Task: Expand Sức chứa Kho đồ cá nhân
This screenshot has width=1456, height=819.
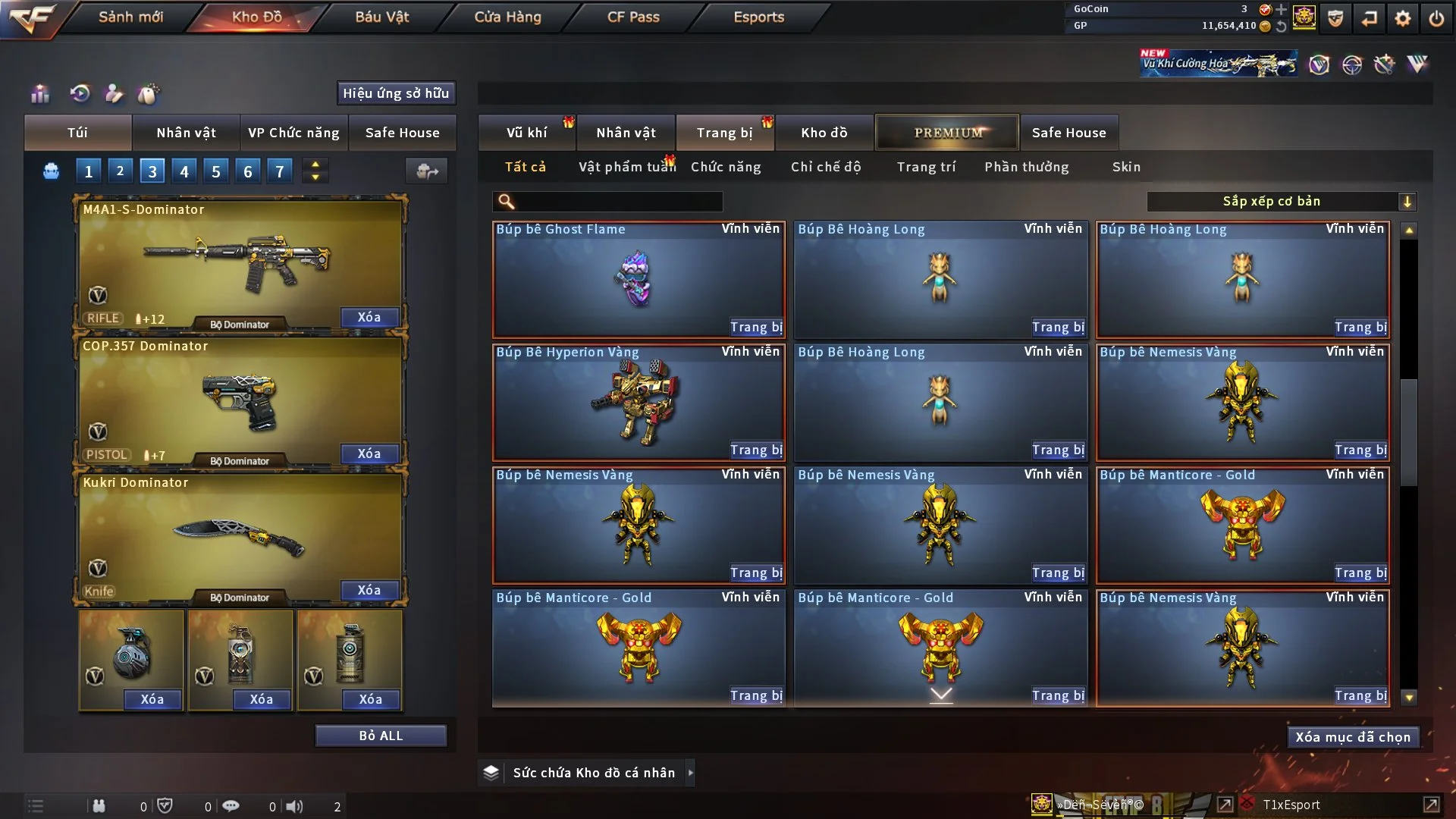Action: pos(691,773)
